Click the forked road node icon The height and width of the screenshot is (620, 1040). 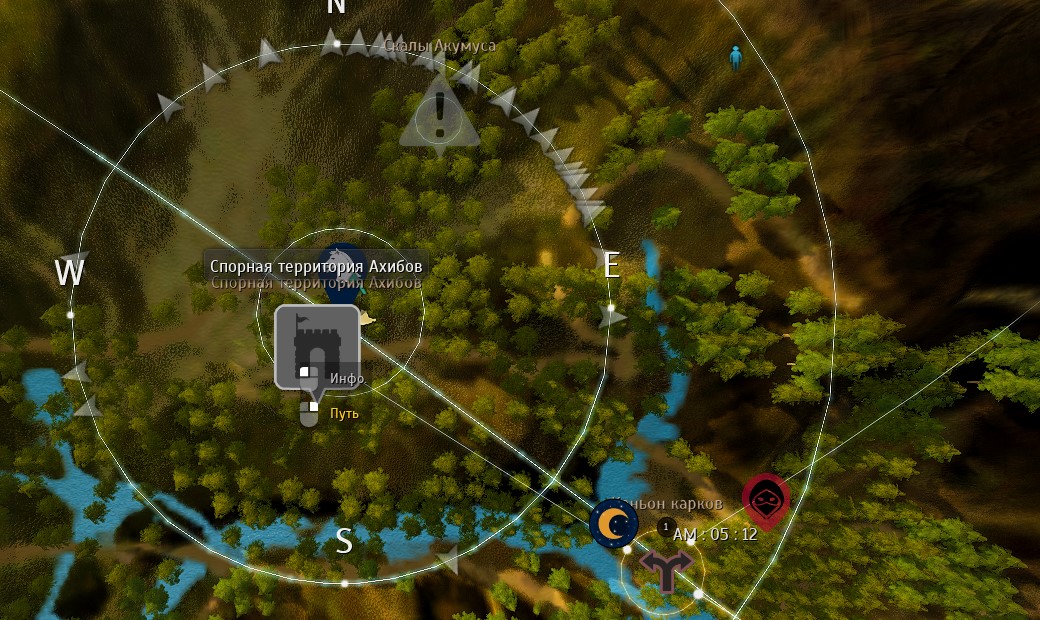665,570
